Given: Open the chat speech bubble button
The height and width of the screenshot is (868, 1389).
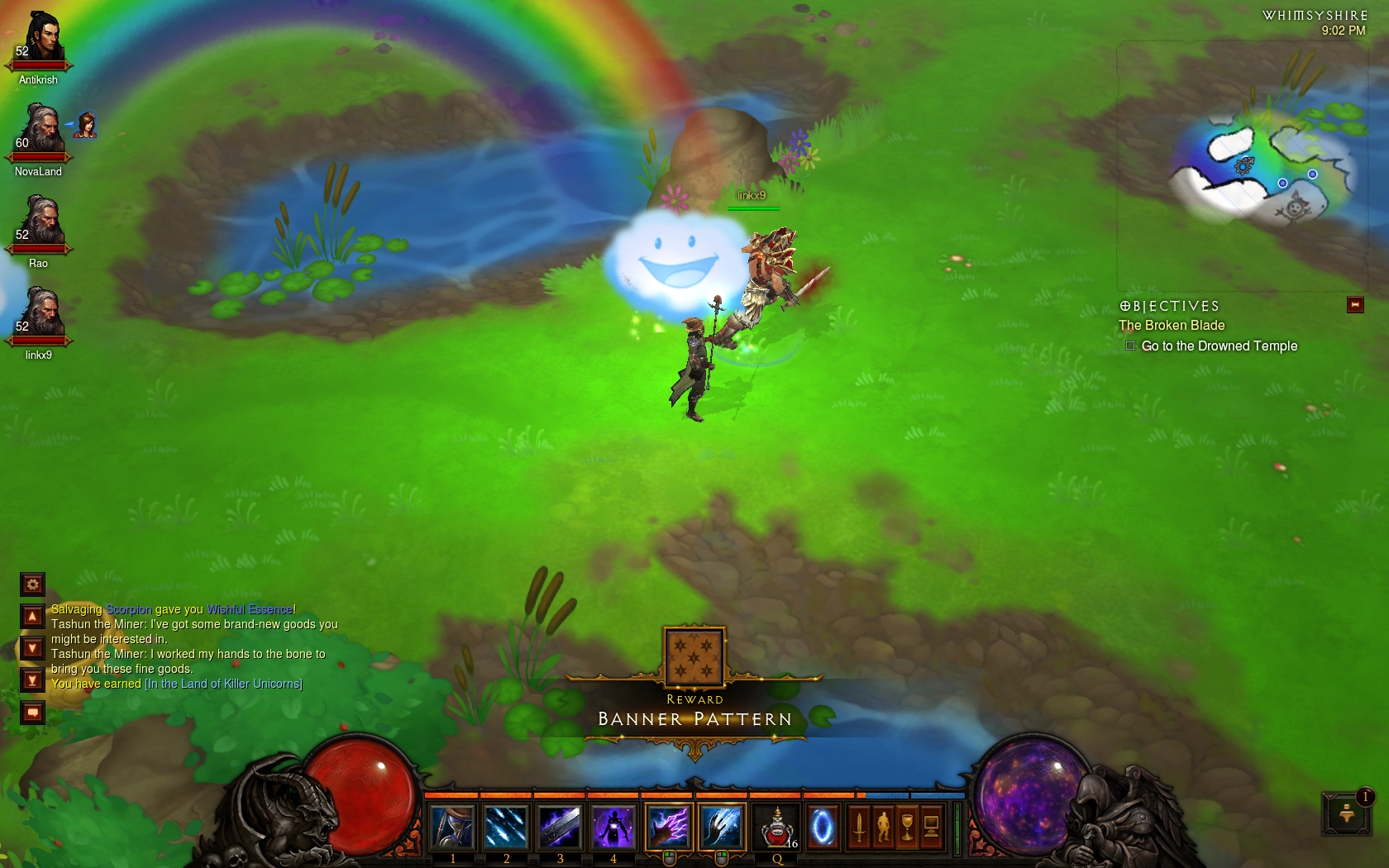Looking at the screenshot, I should click(32, 712).
